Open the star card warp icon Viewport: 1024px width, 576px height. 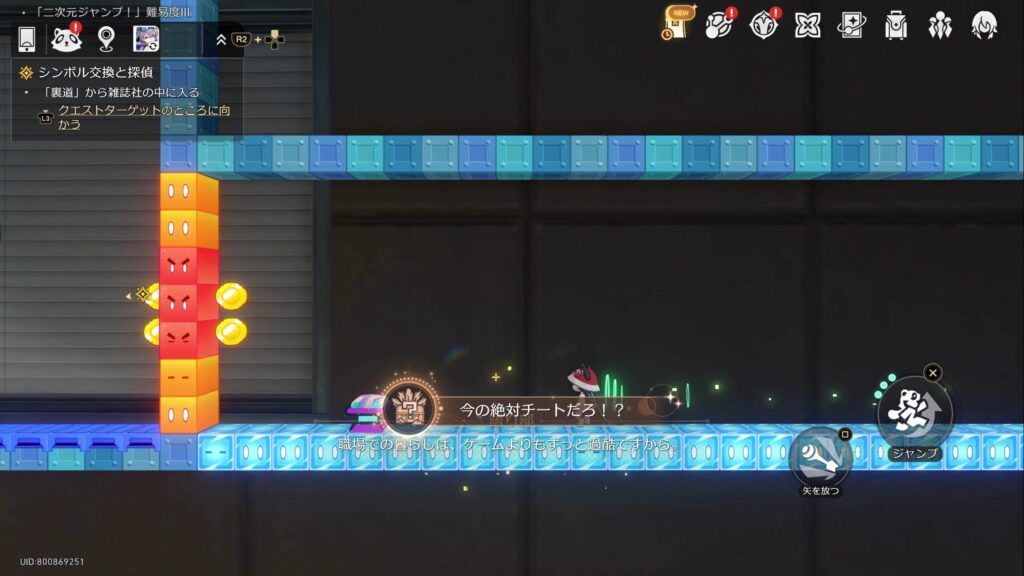pyautogui.click(x=851, y=25)
